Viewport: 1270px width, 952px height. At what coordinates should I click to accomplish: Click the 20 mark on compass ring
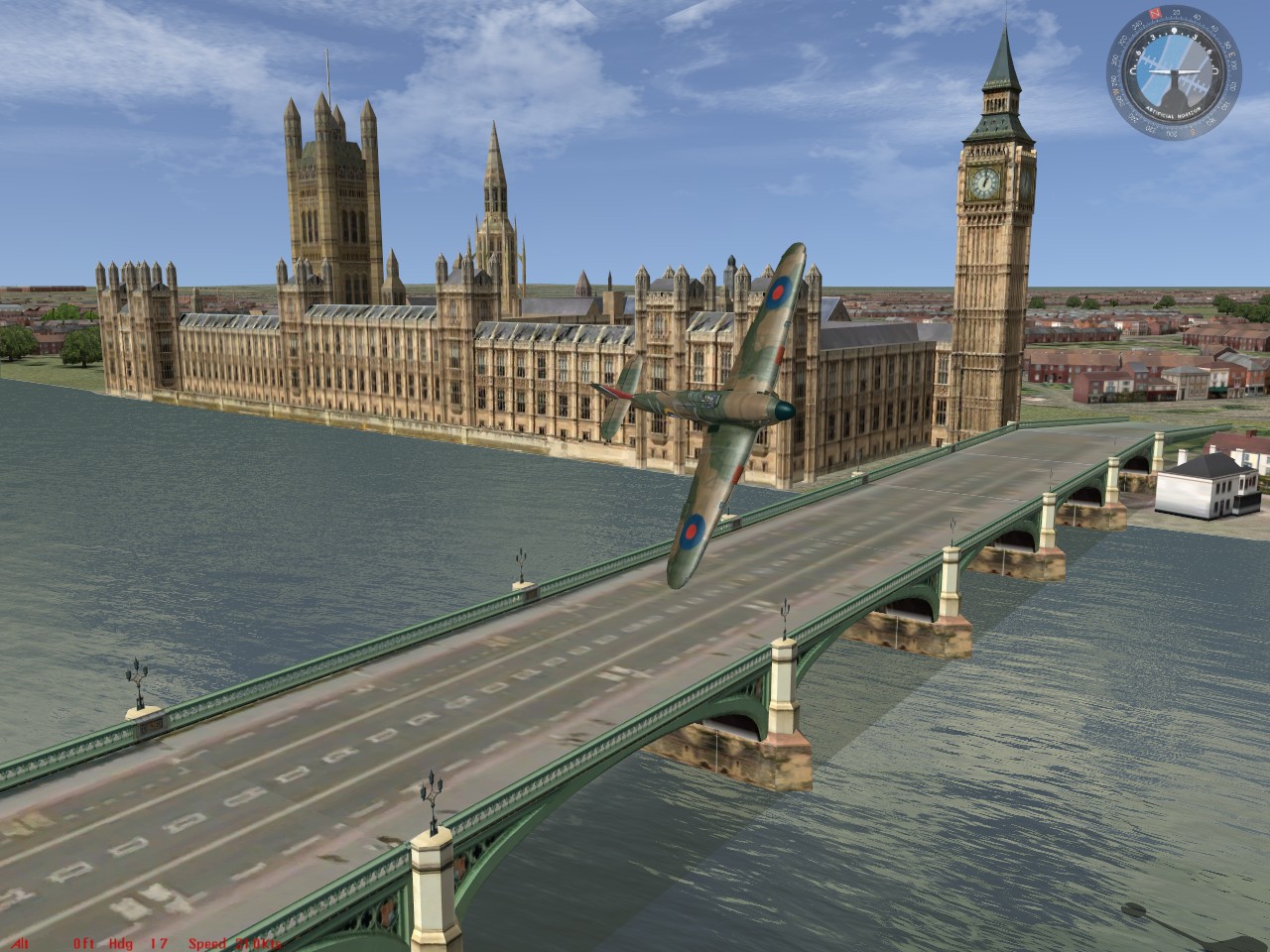[x=1176, y=13]
